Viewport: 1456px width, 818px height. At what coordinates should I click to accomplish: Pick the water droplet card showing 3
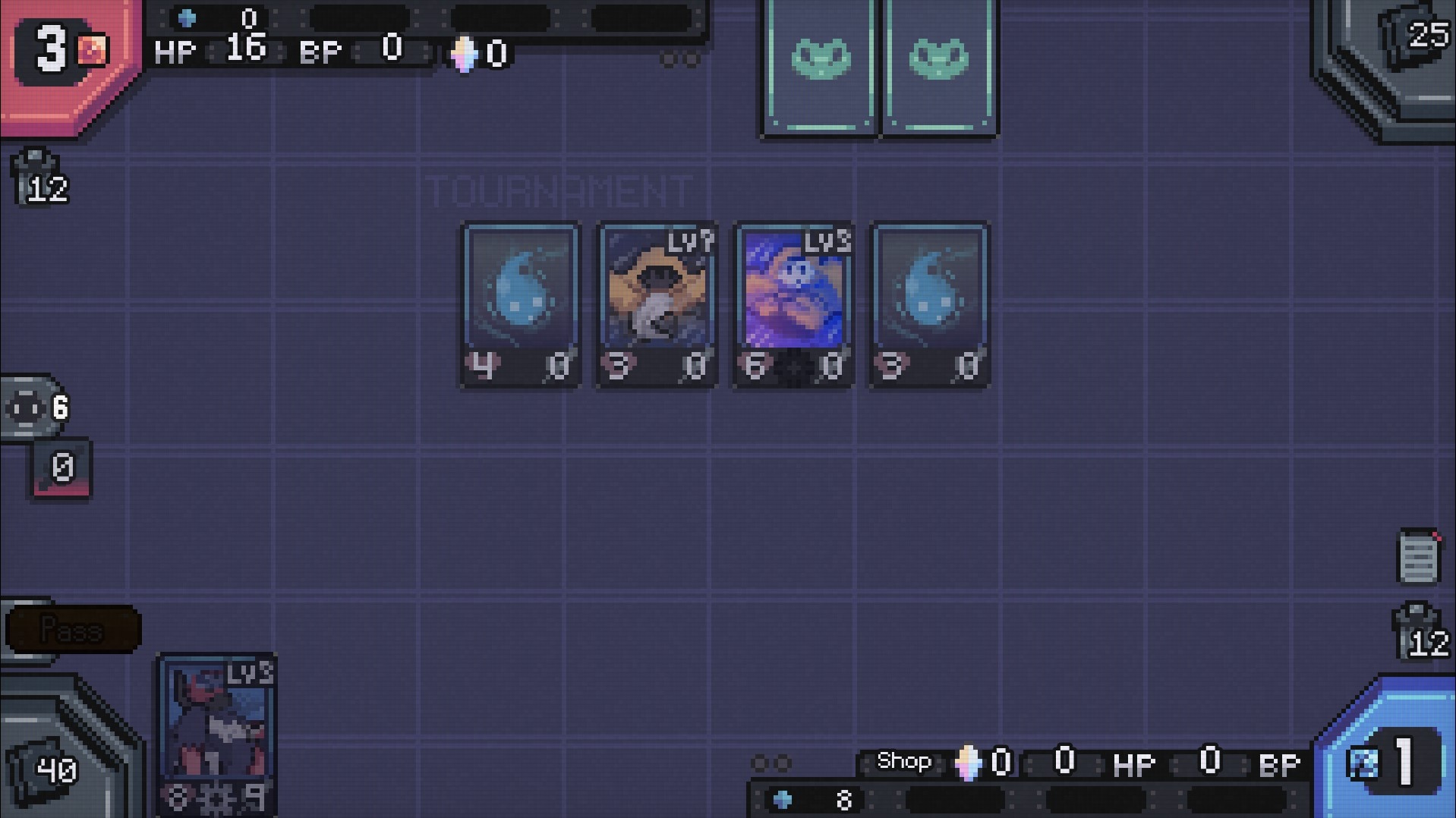click(x=930, y=305)
